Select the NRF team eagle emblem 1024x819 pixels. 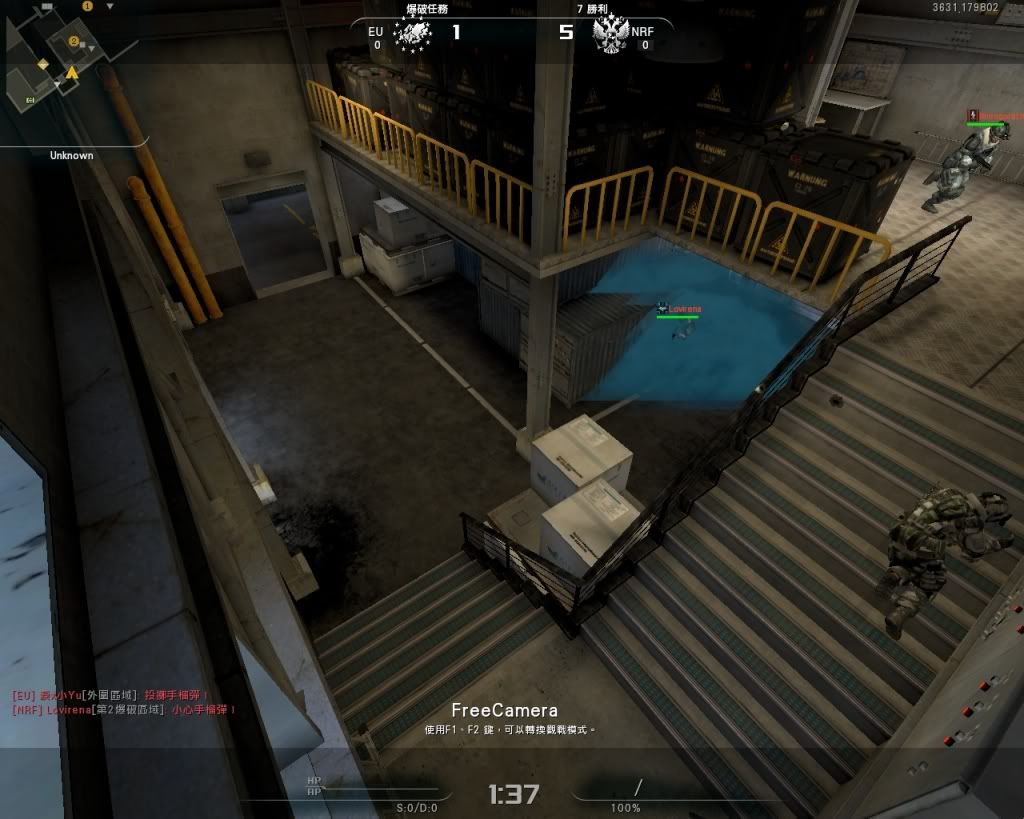coord(609,35)
